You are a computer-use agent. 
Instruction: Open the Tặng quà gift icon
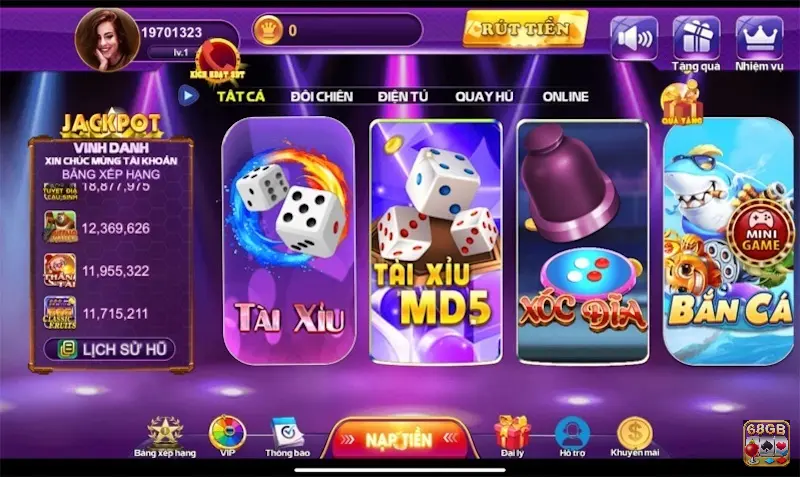[696, 40]
